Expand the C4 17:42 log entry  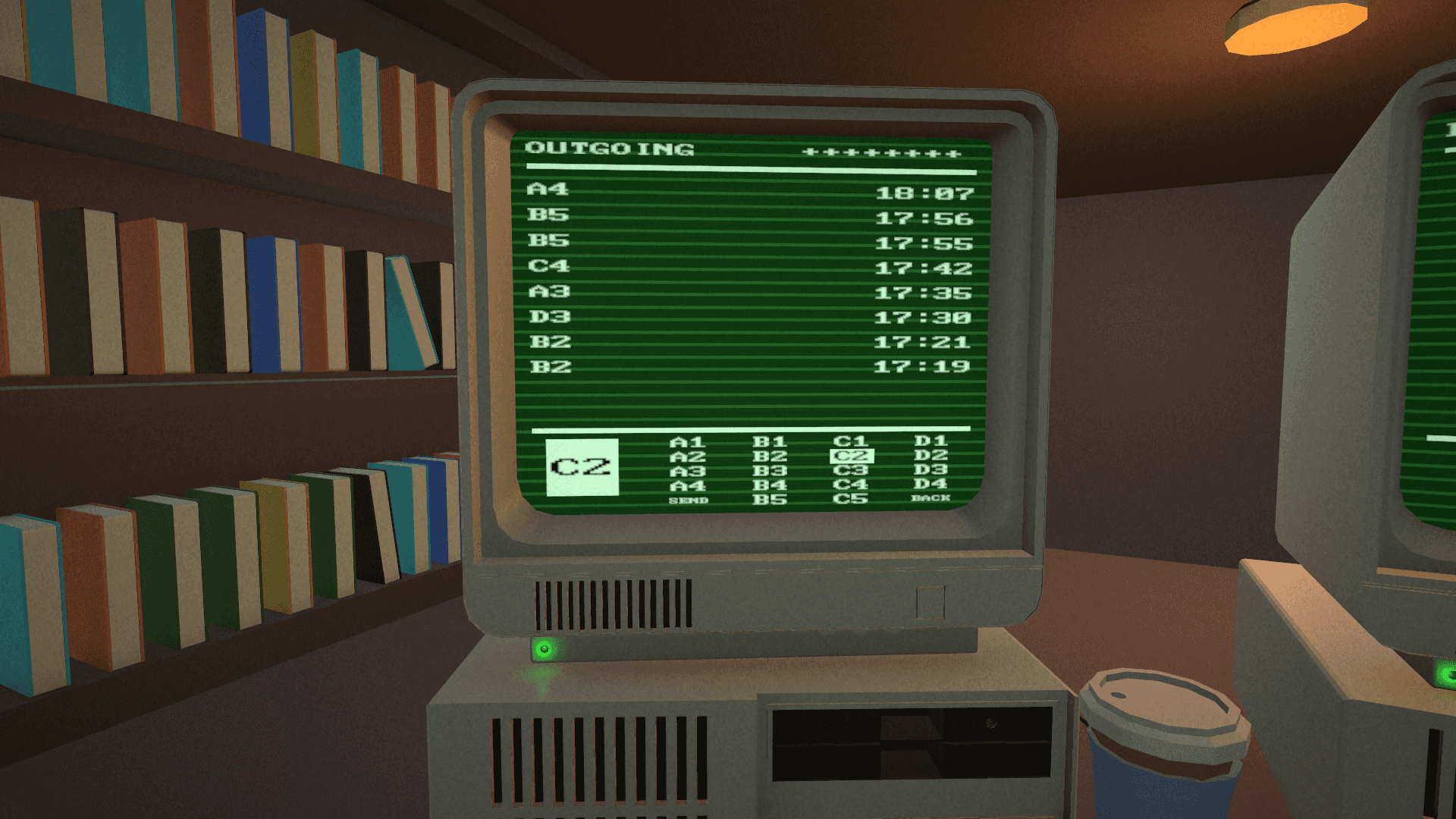tap(751, 267)
